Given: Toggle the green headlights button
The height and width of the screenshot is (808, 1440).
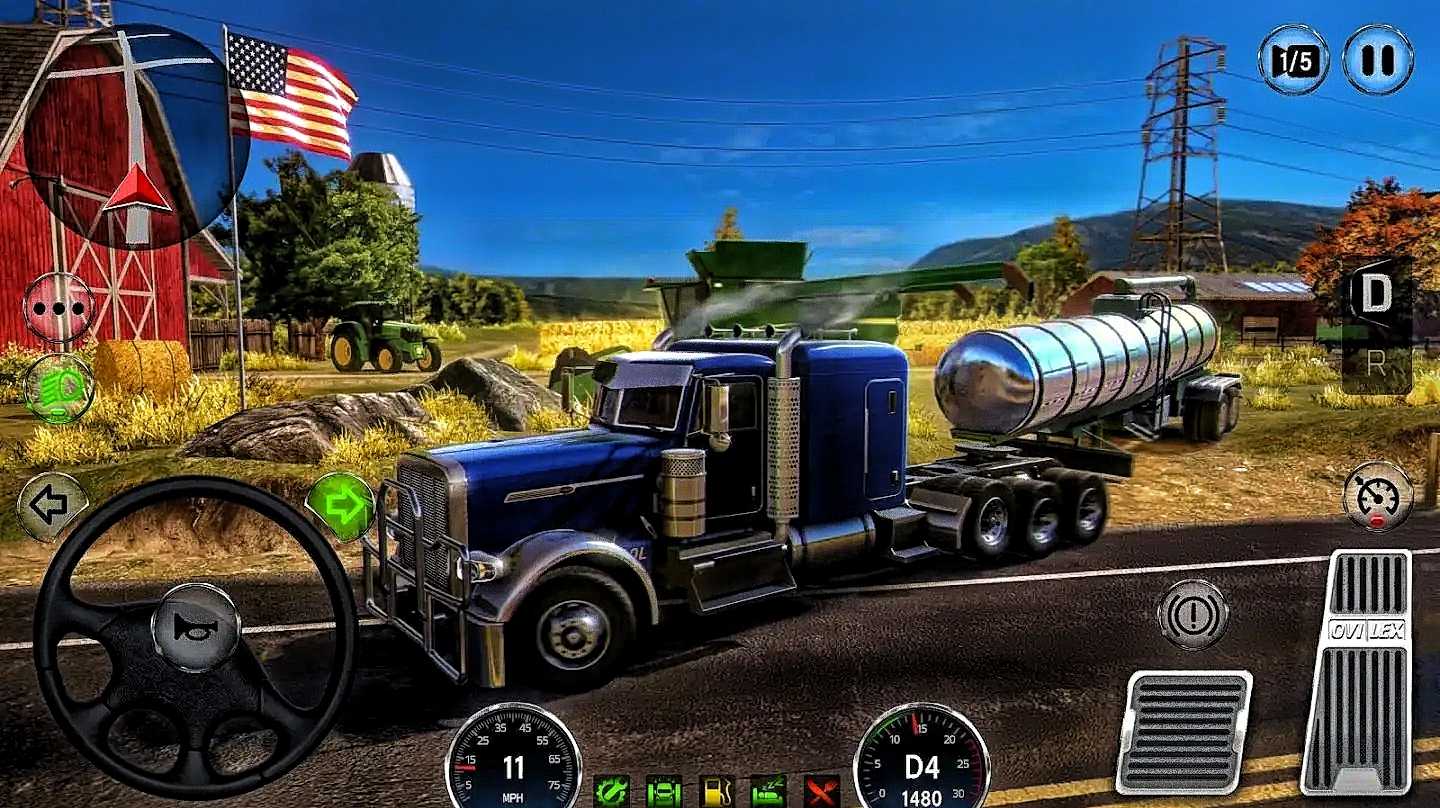Looking at the screenshot, I should (x=58, y=388).
